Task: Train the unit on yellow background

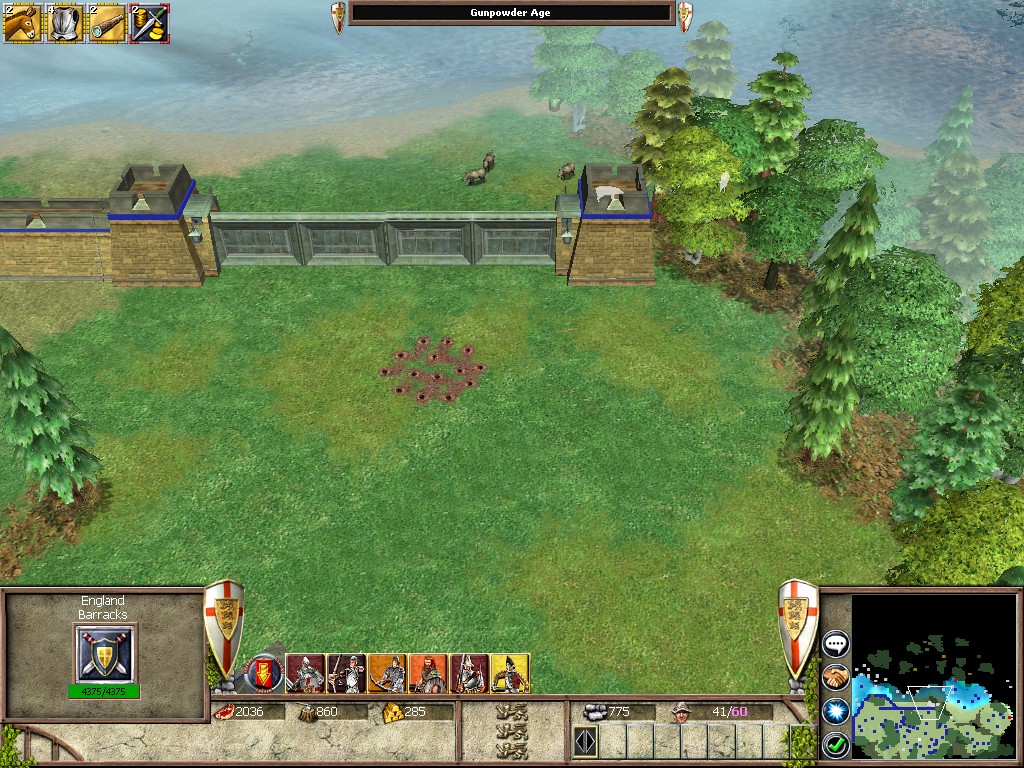Action: coord(510,673)
